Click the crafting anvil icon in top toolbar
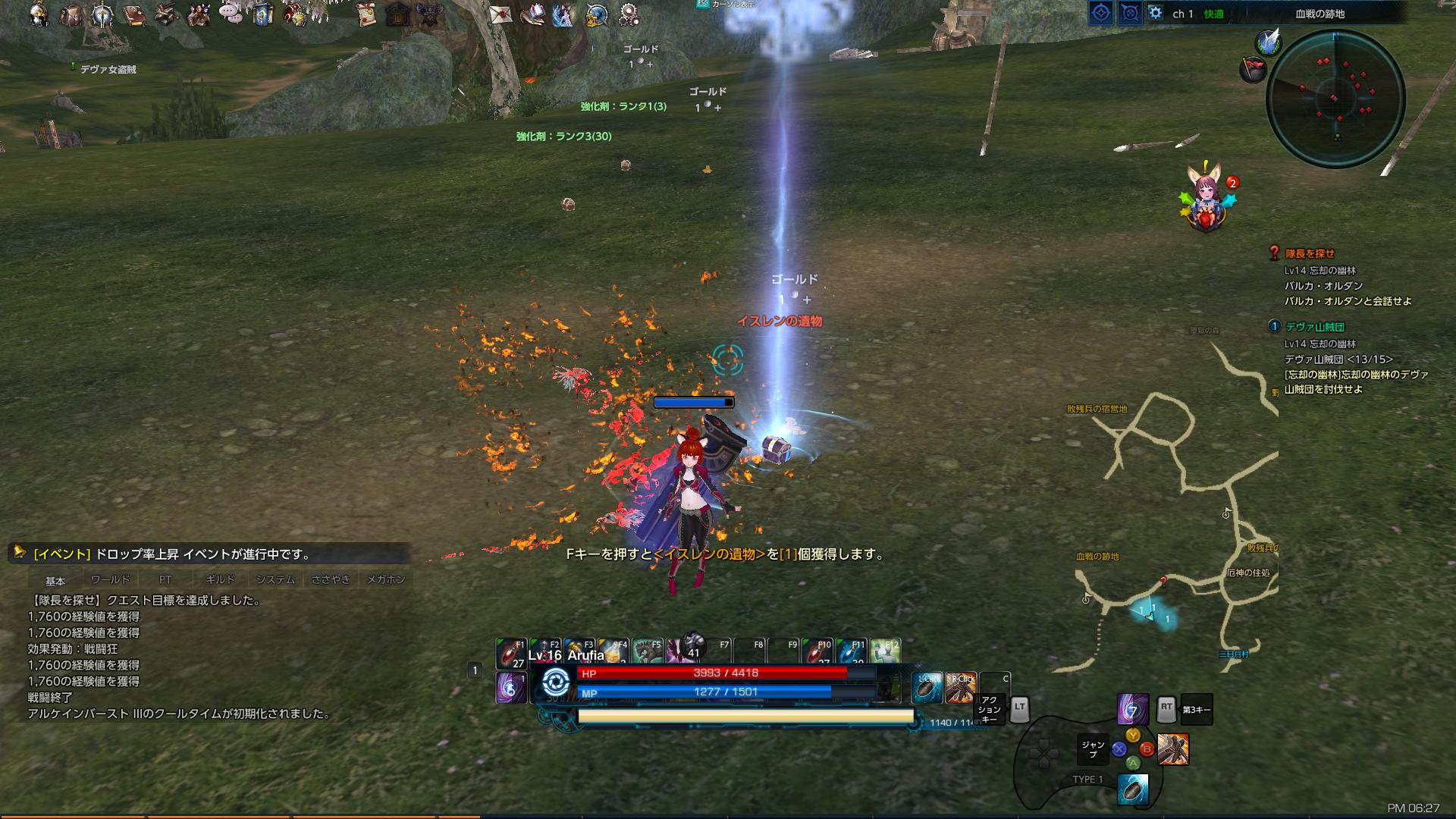Viewport: 1456px width, 819px height. point(164,14)
